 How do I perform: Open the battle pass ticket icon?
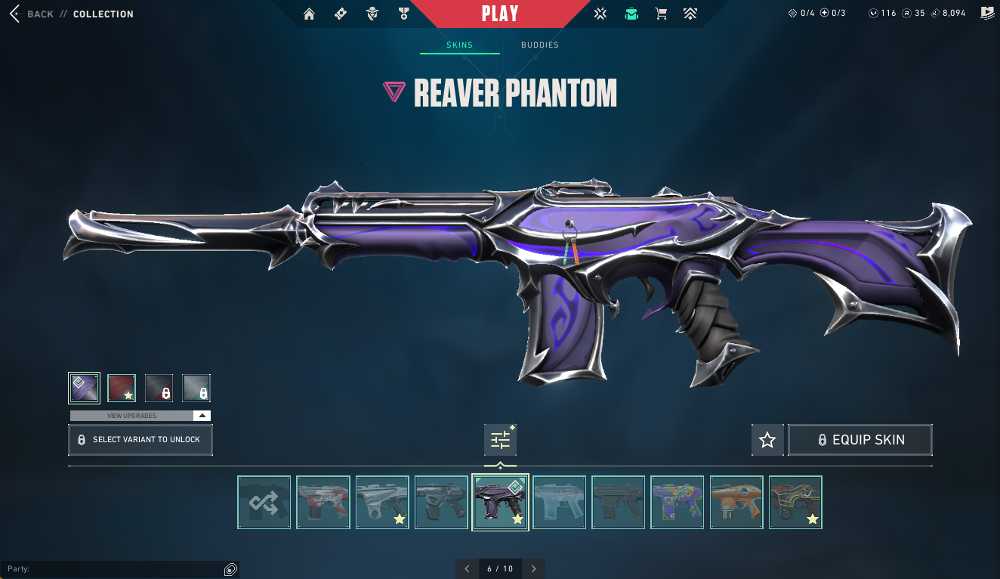point(340,14)
